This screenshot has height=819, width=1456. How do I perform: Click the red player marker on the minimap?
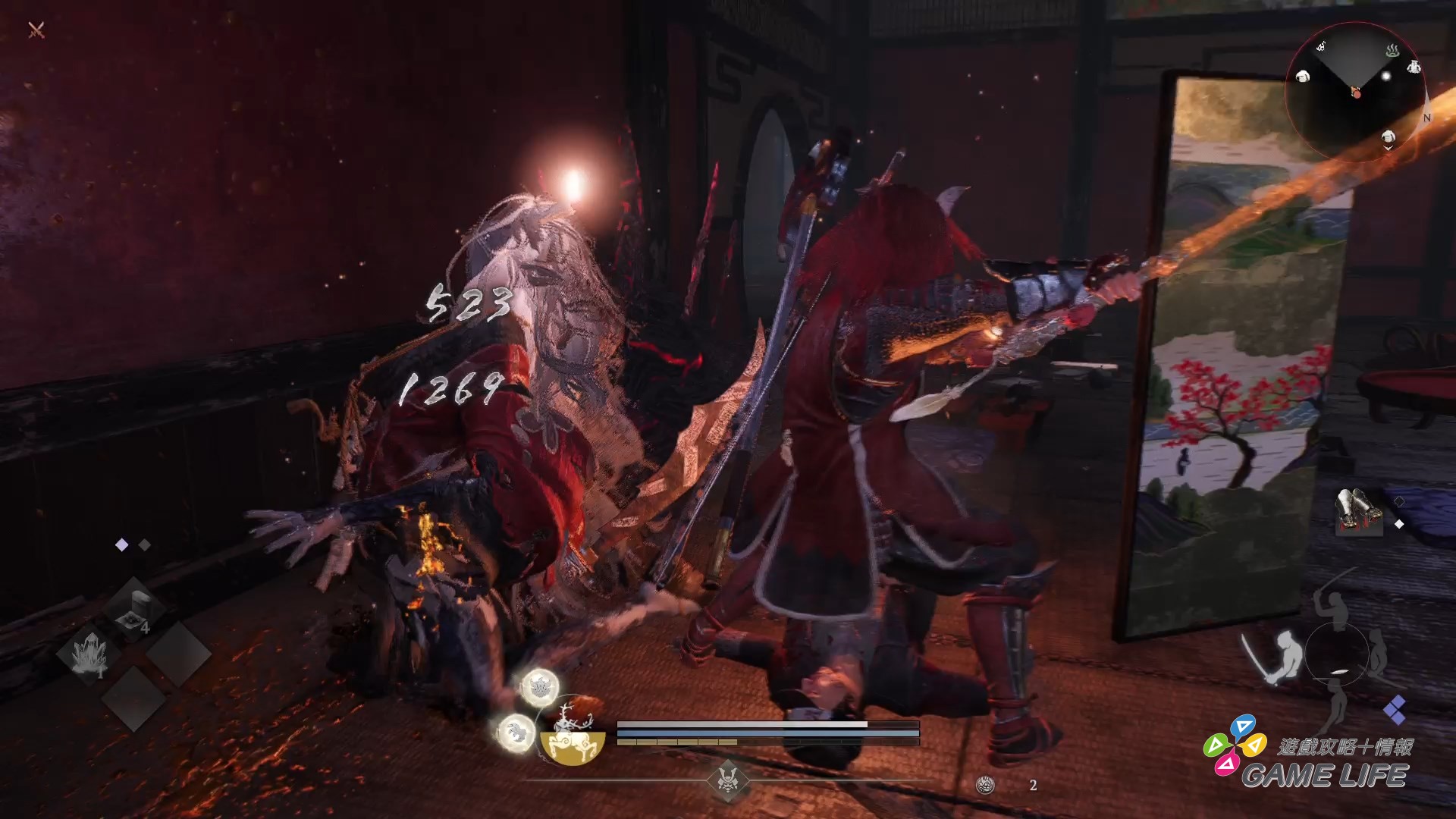point(1357,93)
